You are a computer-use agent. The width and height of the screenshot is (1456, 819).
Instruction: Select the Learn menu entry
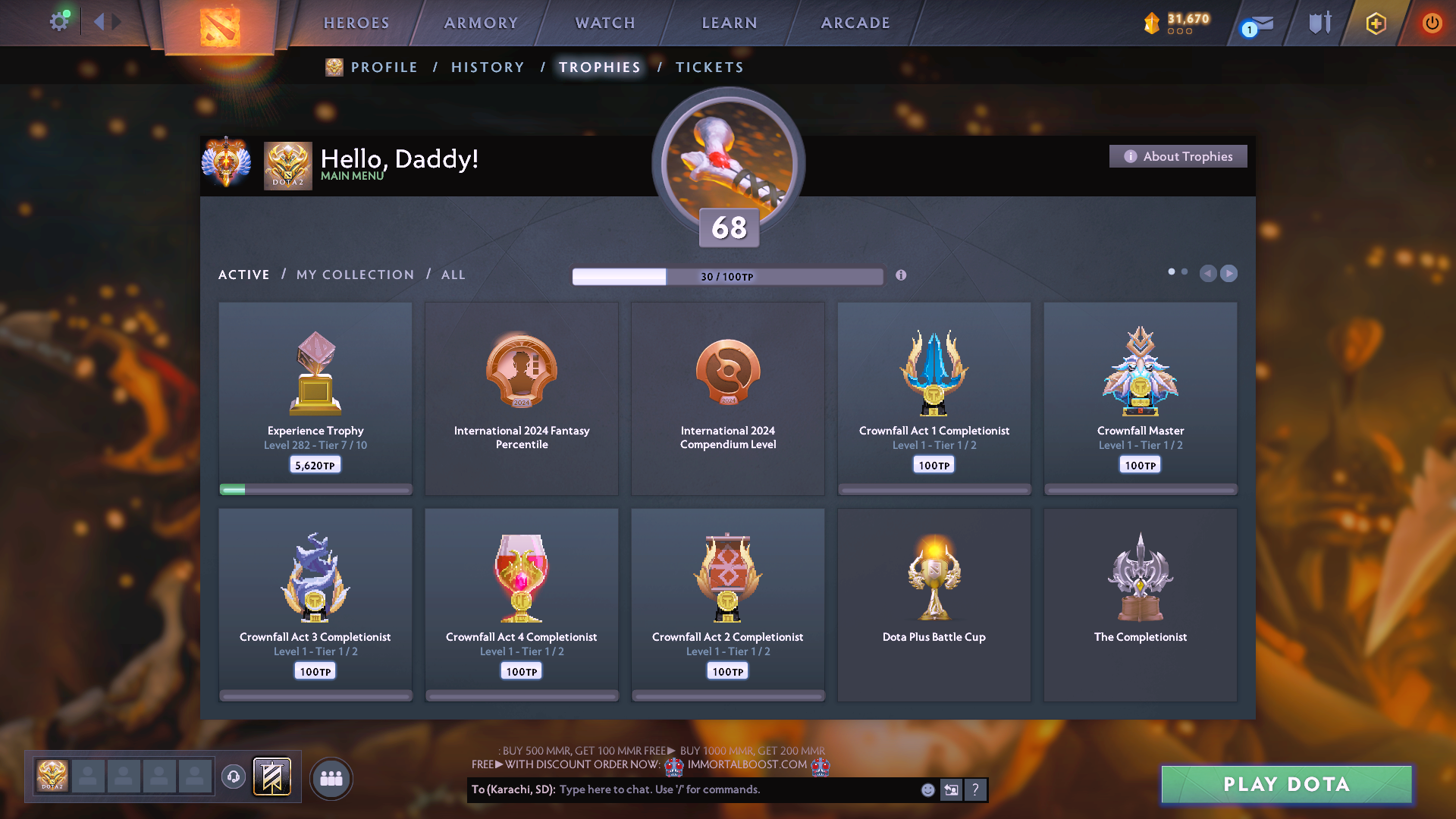pos(730,23)
